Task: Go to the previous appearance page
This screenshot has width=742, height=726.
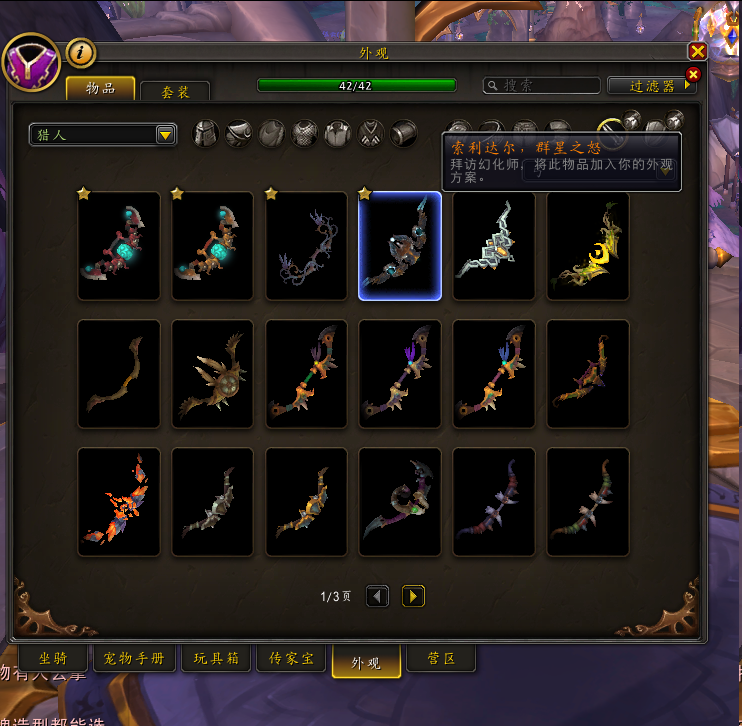Action: 377,596
